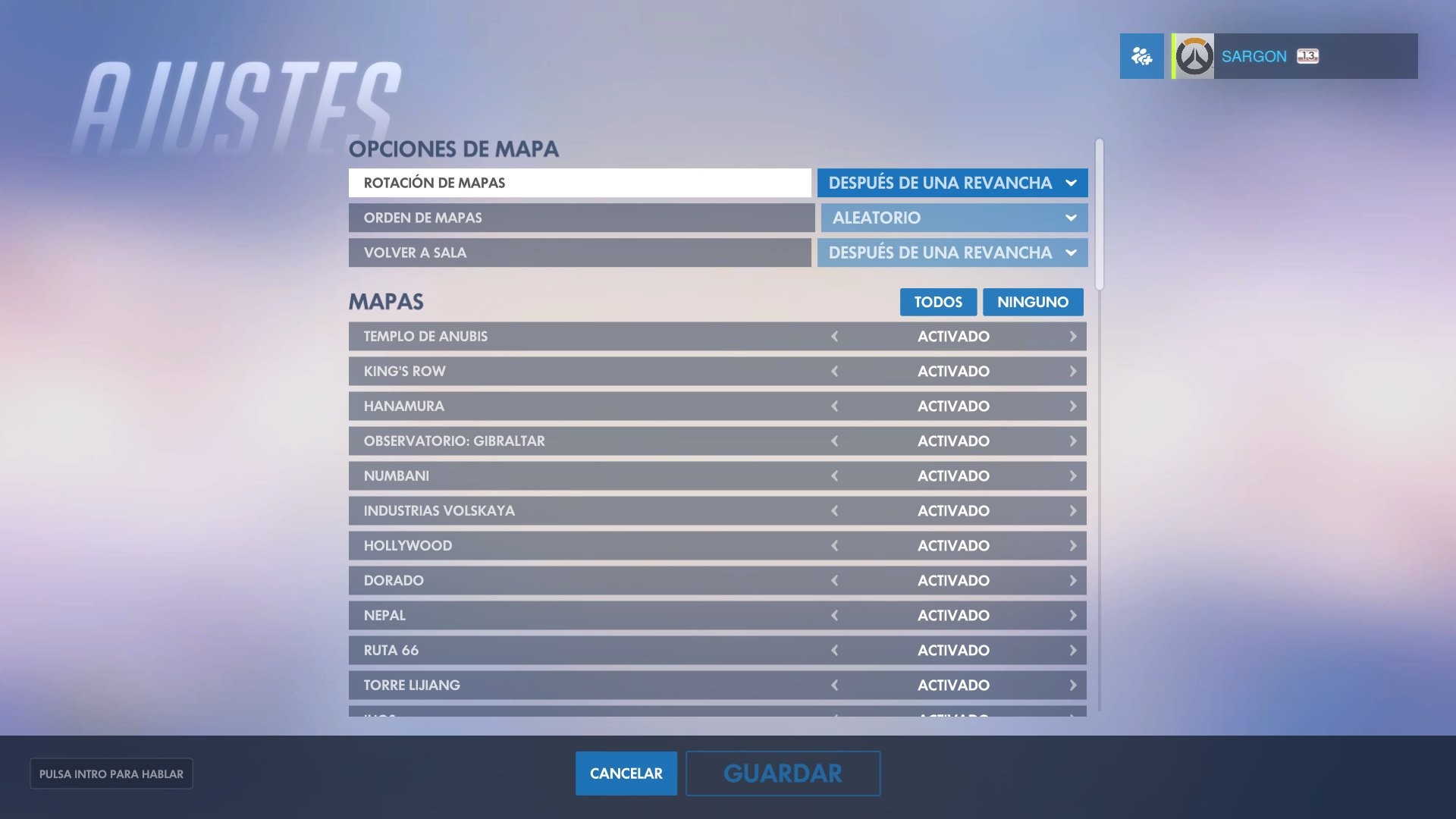The image size is (1456, 819).
Task: Click the player level 13 badge
Action: [x=1306, y=55]
